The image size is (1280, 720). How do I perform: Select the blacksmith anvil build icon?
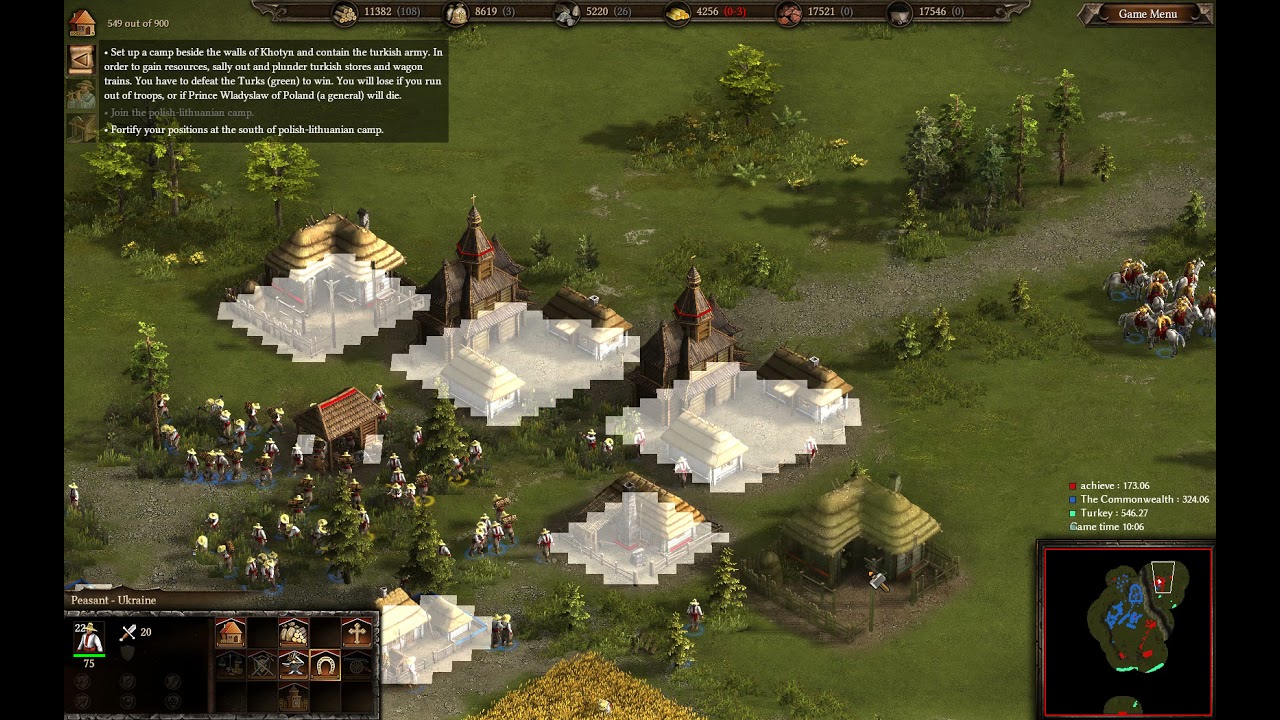[293, 664]
